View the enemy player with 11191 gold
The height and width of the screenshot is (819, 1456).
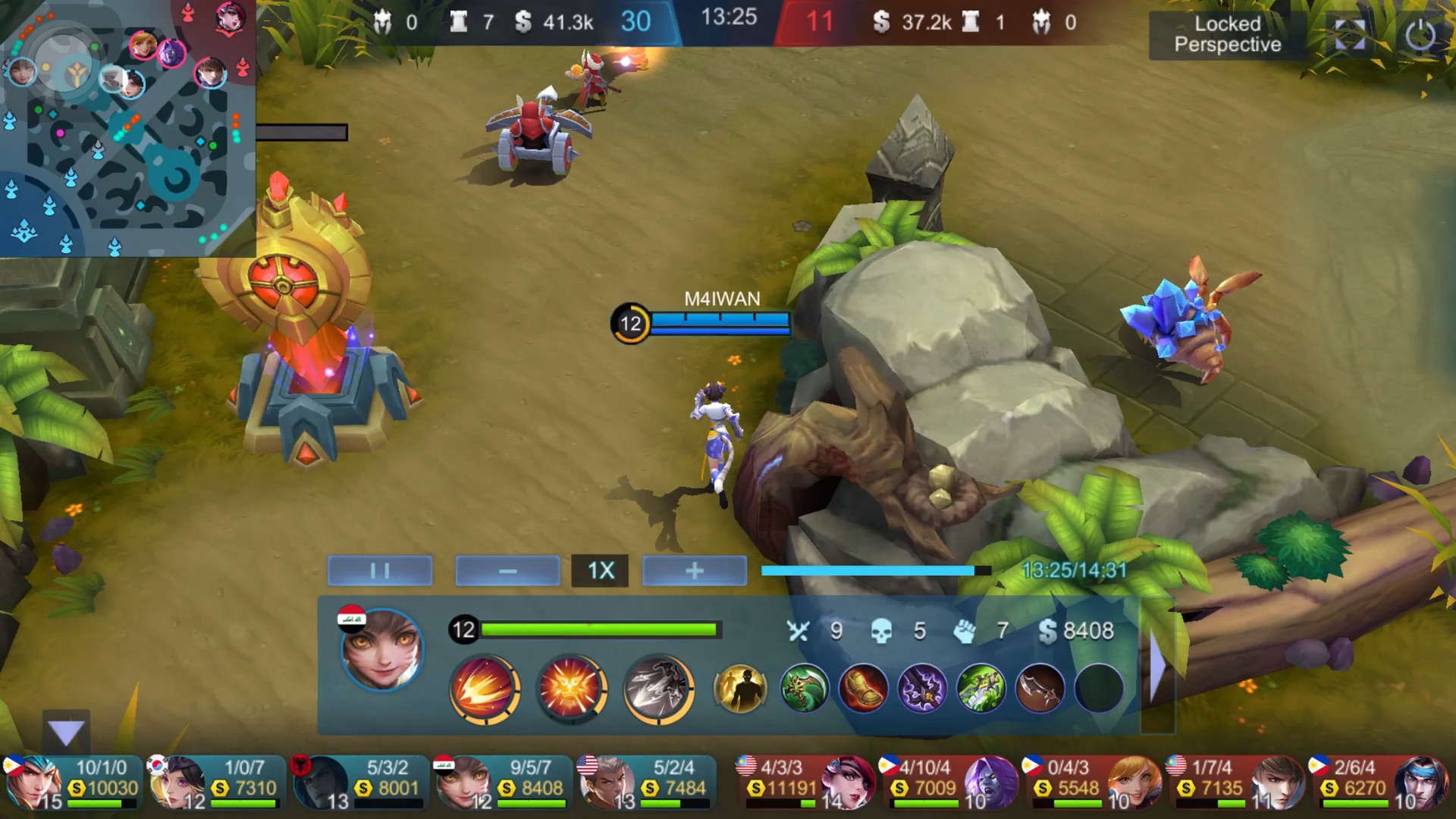pos(805,782)
